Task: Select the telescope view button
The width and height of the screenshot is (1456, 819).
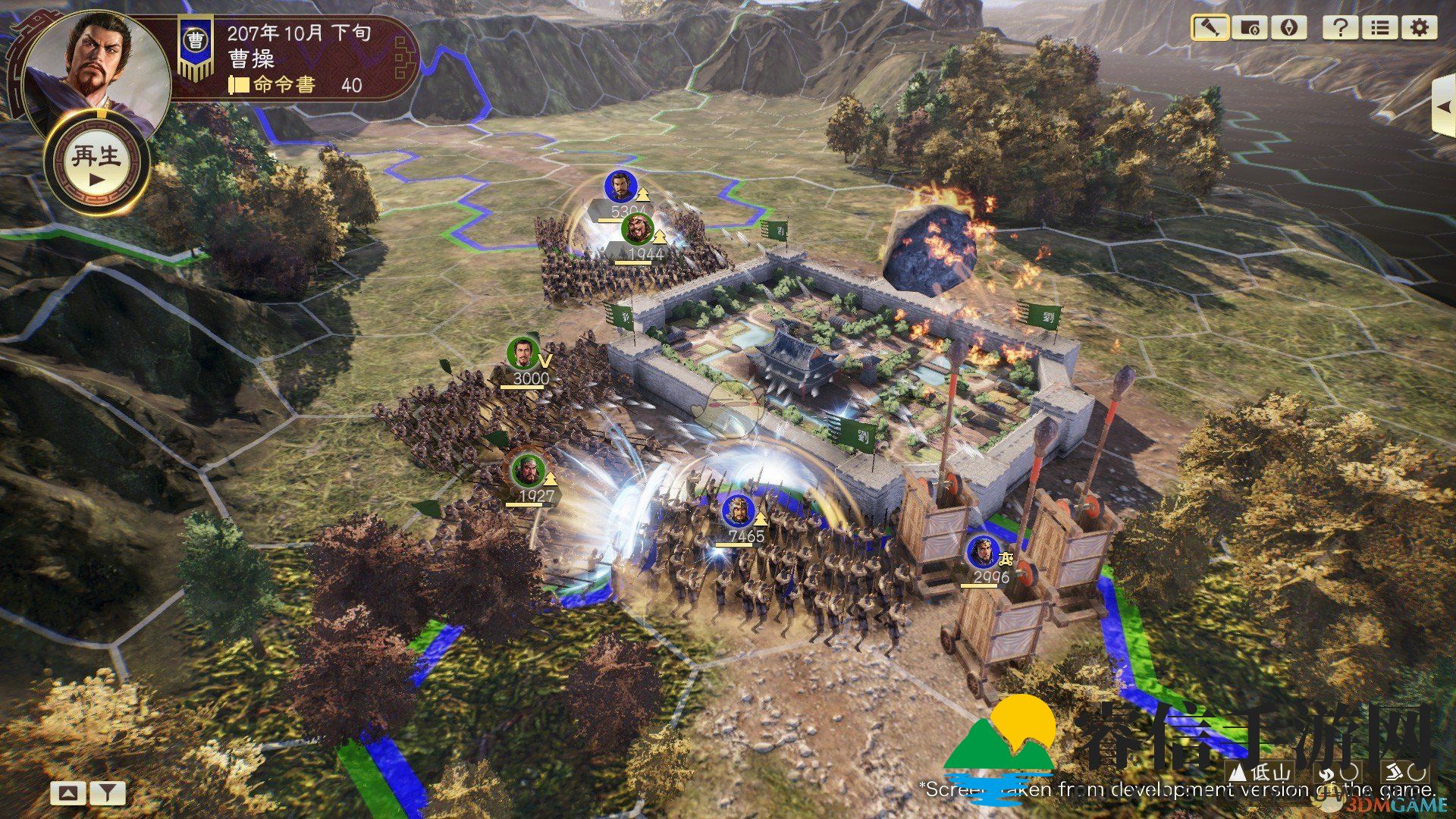Action: 1210,28
